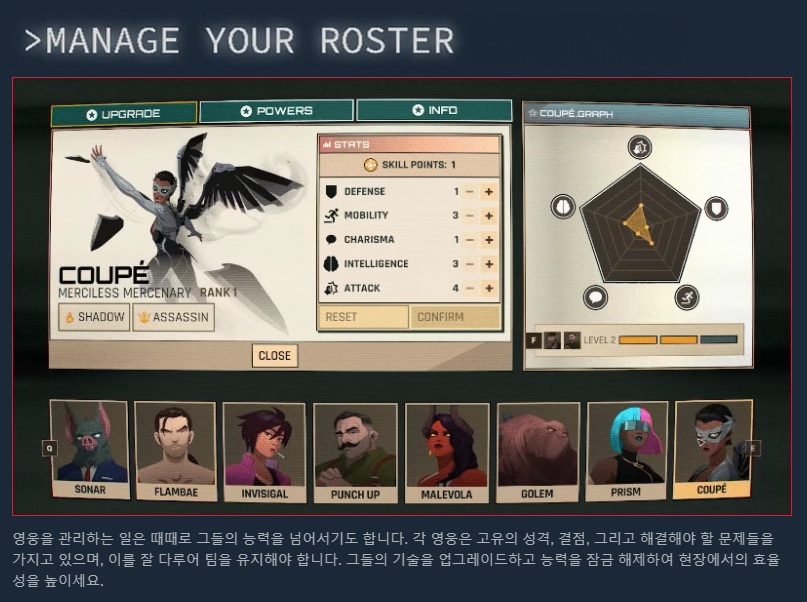807x602 pixels.
Task: Lower the Intelligence stat
Action: pyautogui.click(x=470, y=264)
